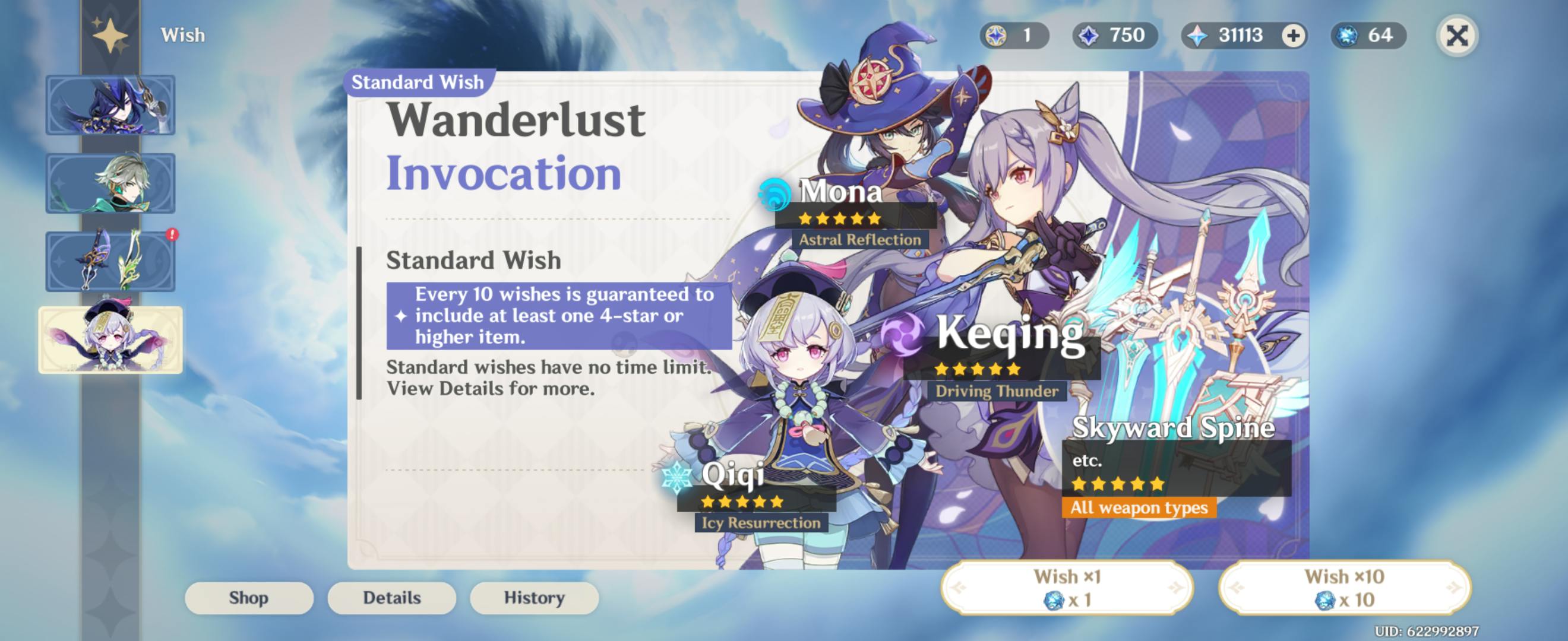
Task: Make a single Wish ×1
Action: [x=1067, y=588]
